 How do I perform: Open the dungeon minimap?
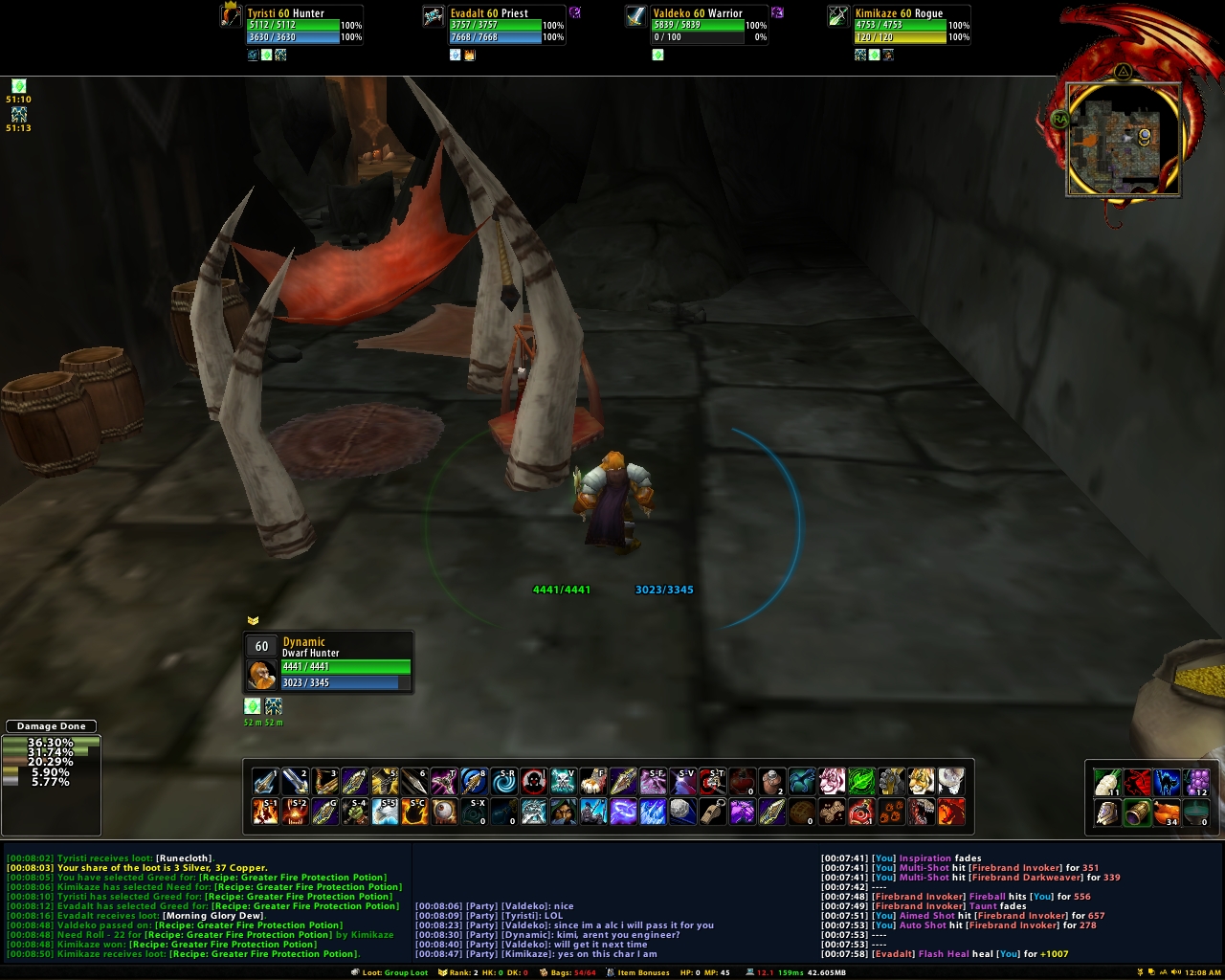click(x=1123, y=138)
